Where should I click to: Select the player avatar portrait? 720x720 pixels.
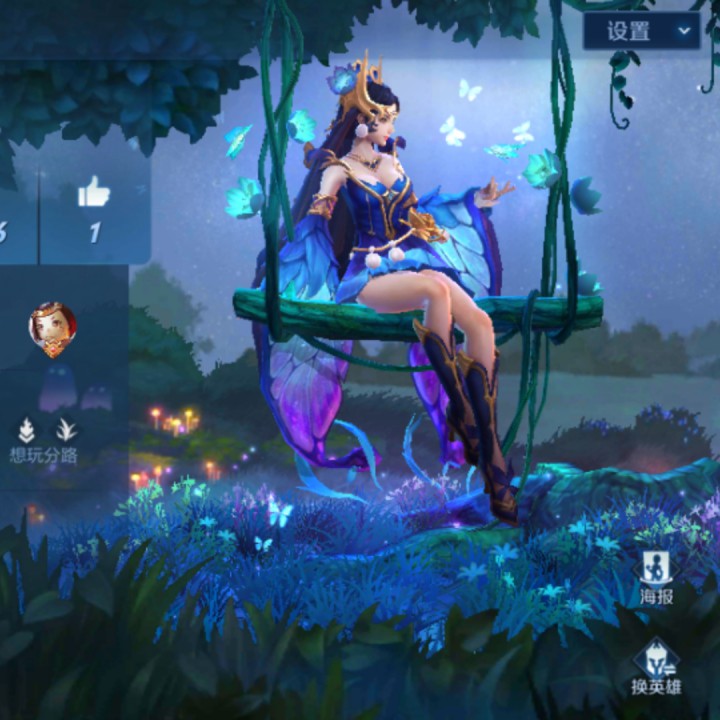(52, 329)
